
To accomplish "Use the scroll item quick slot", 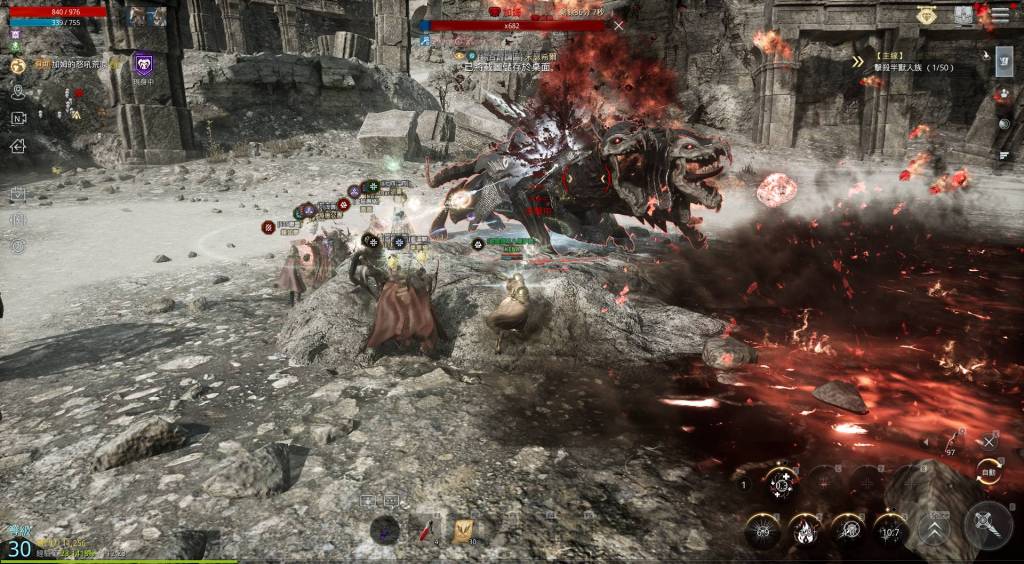I will (x=463, y=529).
